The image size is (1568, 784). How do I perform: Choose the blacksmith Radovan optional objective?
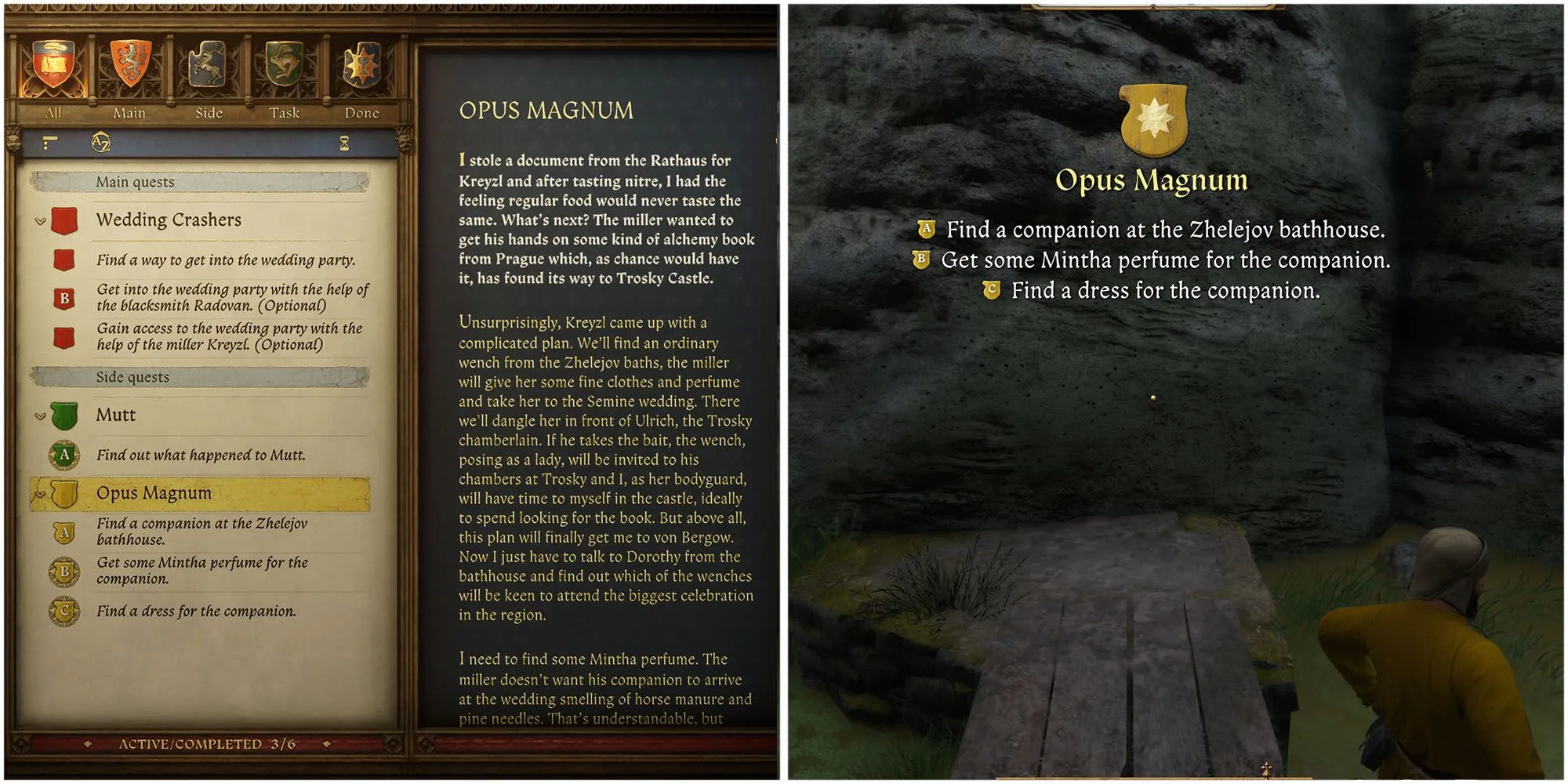coord(232,298)
